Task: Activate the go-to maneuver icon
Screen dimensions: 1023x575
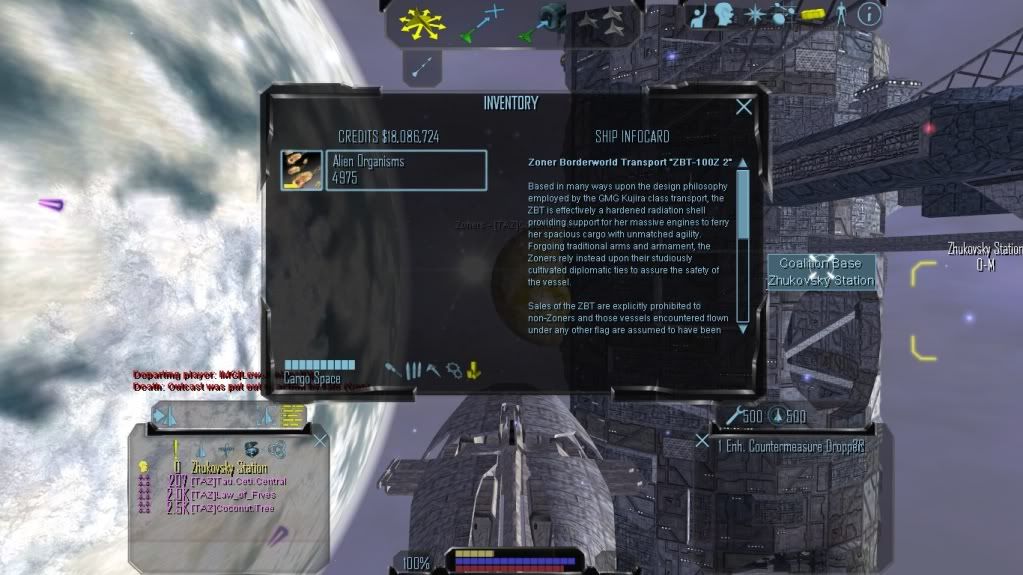Action: 480,24
